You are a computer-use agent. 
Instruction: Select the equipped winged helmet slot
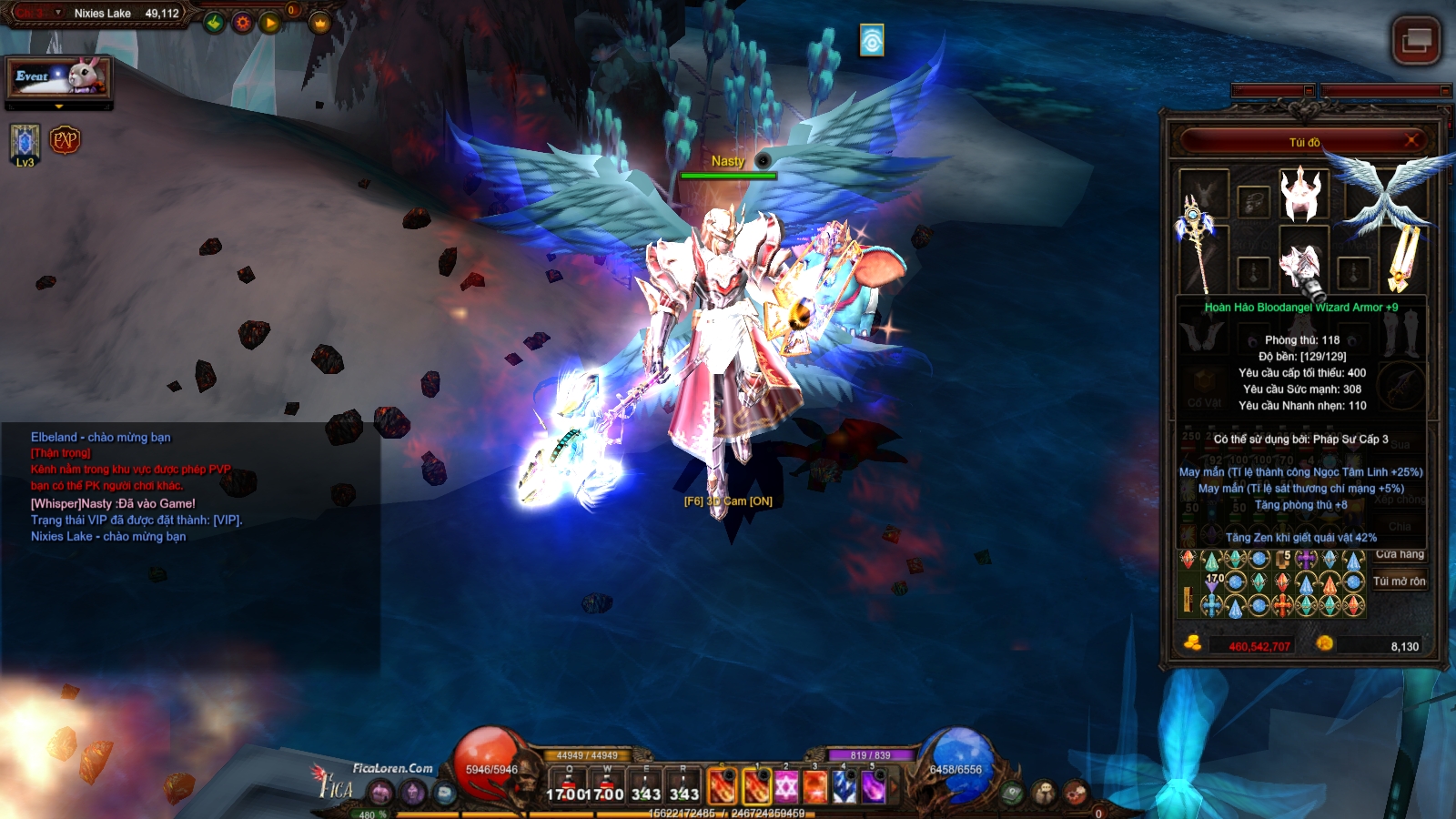pyautogui.click(x=1301, y=193)
